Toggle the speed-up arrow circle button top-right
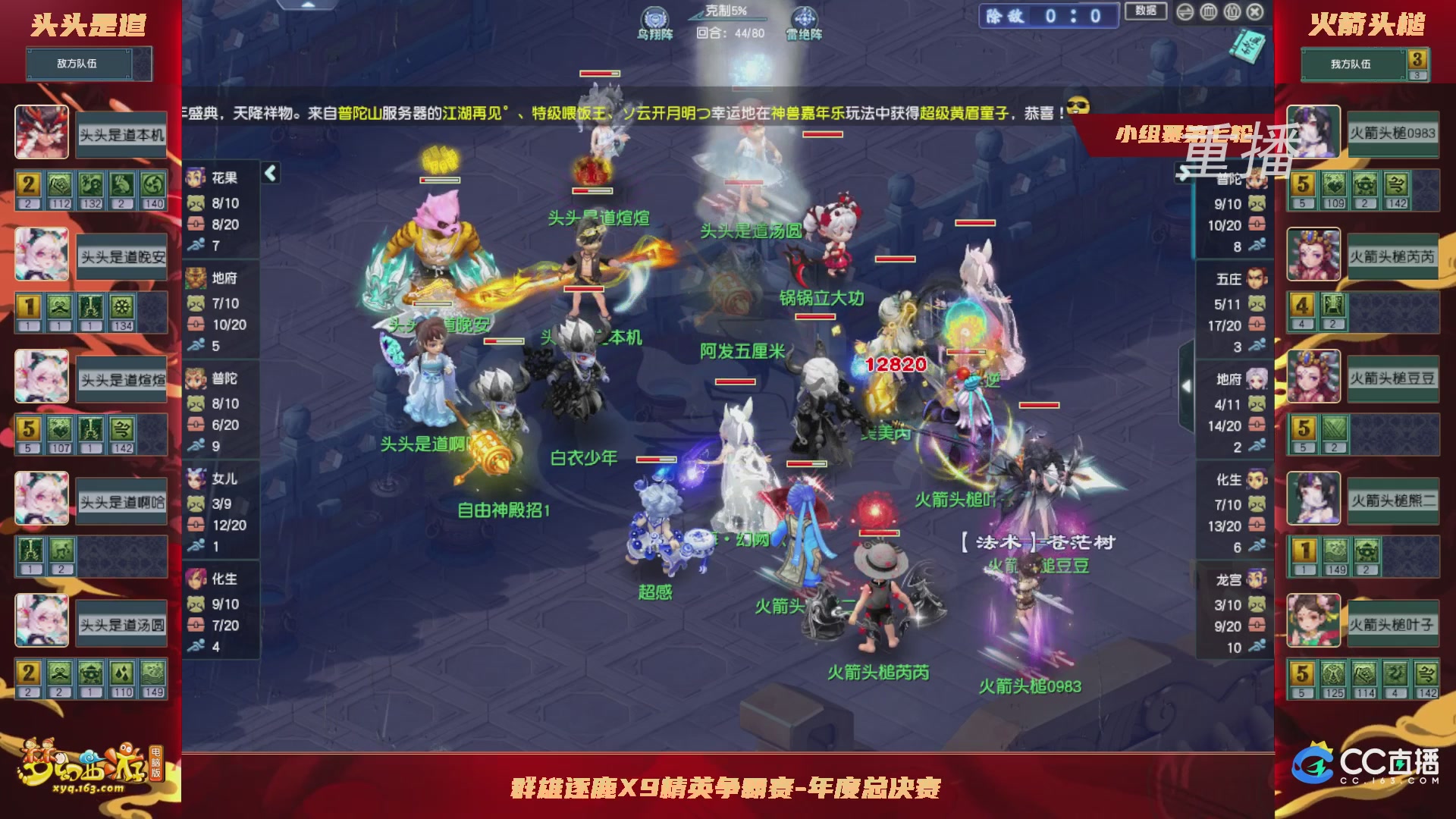Image resolution: width=1456 pixels, height=819 pixels. pyautogui.click(x=1185, y=13)
